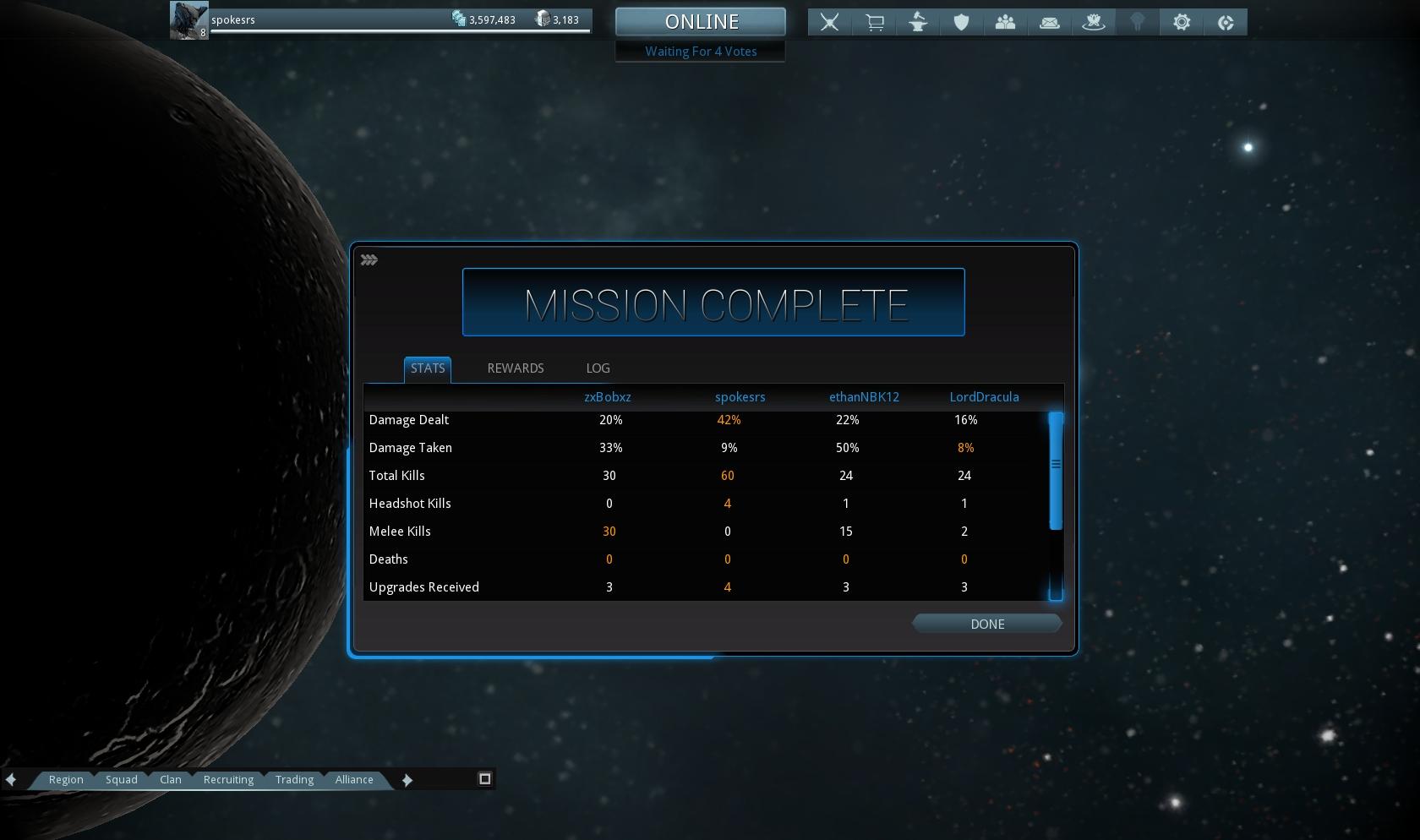Select the Recruiting chat tab
Image resolution: width=1420 pixels, height=840 pixels.
point(228,779)
